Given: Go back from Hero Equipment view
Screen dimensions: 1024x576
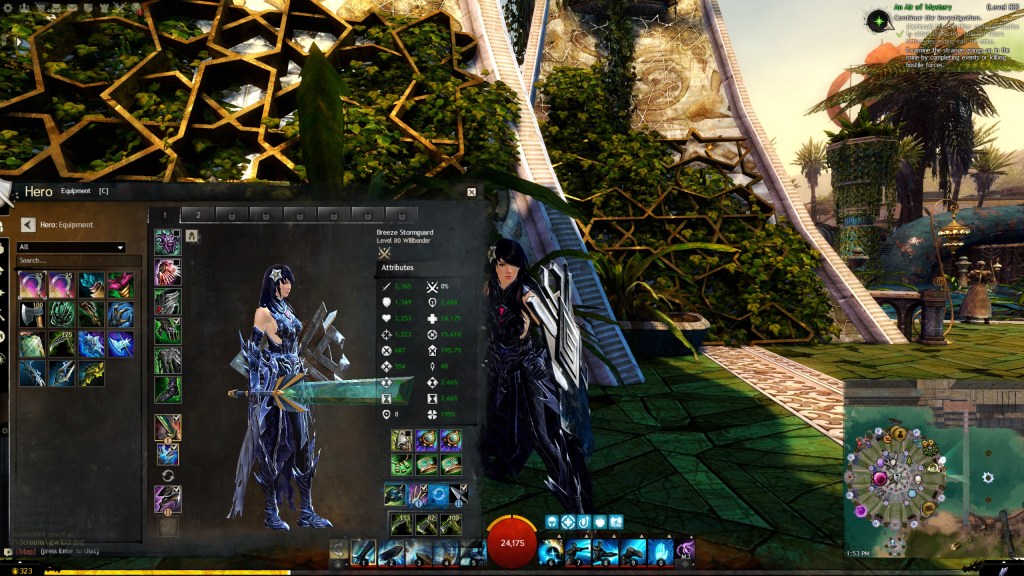Looking at the screenshot, I should [x=28, y=225].
